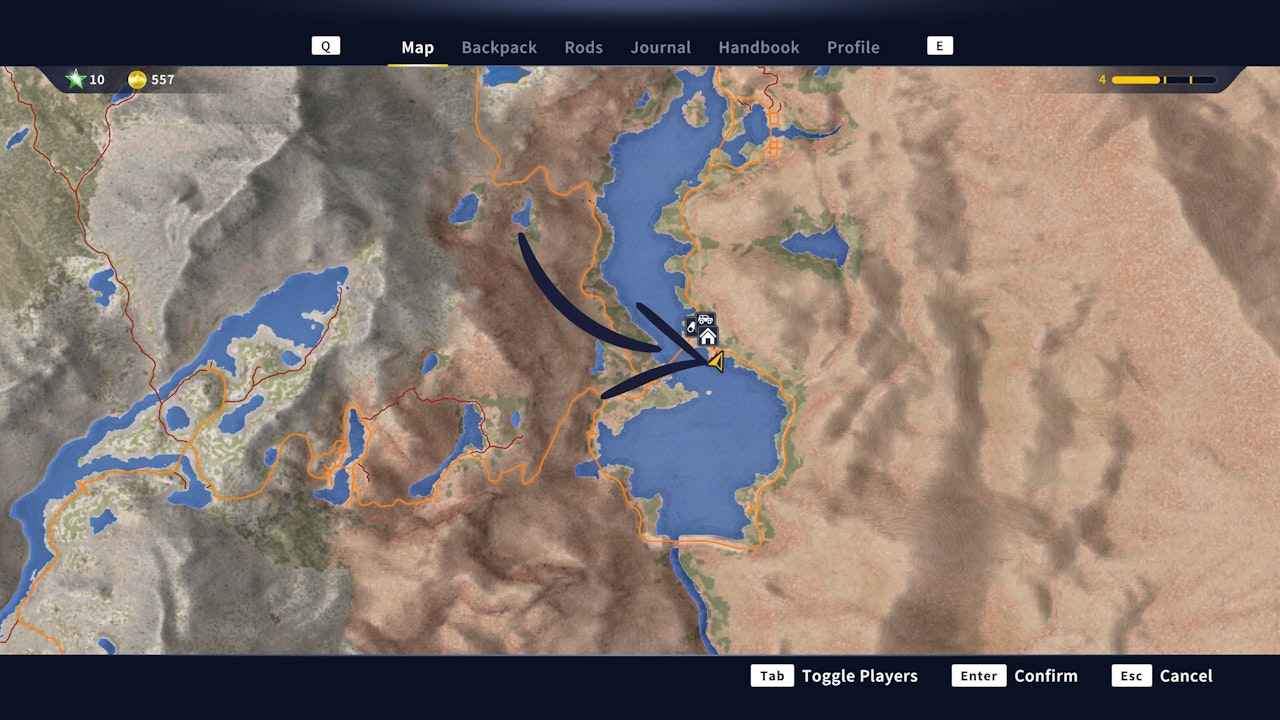
Task: Switch to the Backpack tab
Action: (499, 47)
